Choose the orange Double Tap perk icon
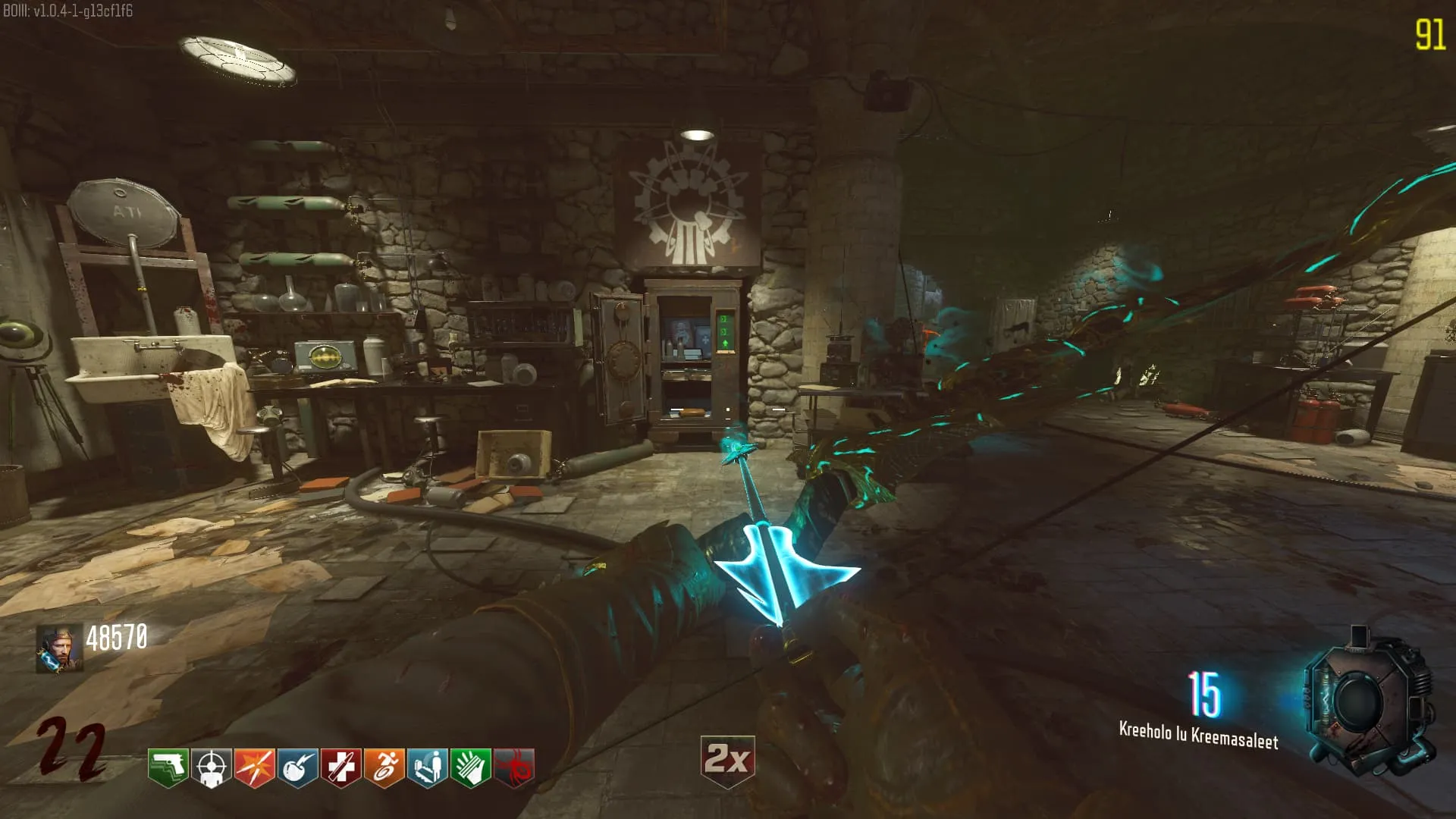Viewport: 1456px width, 819px height. pos(254,767)
